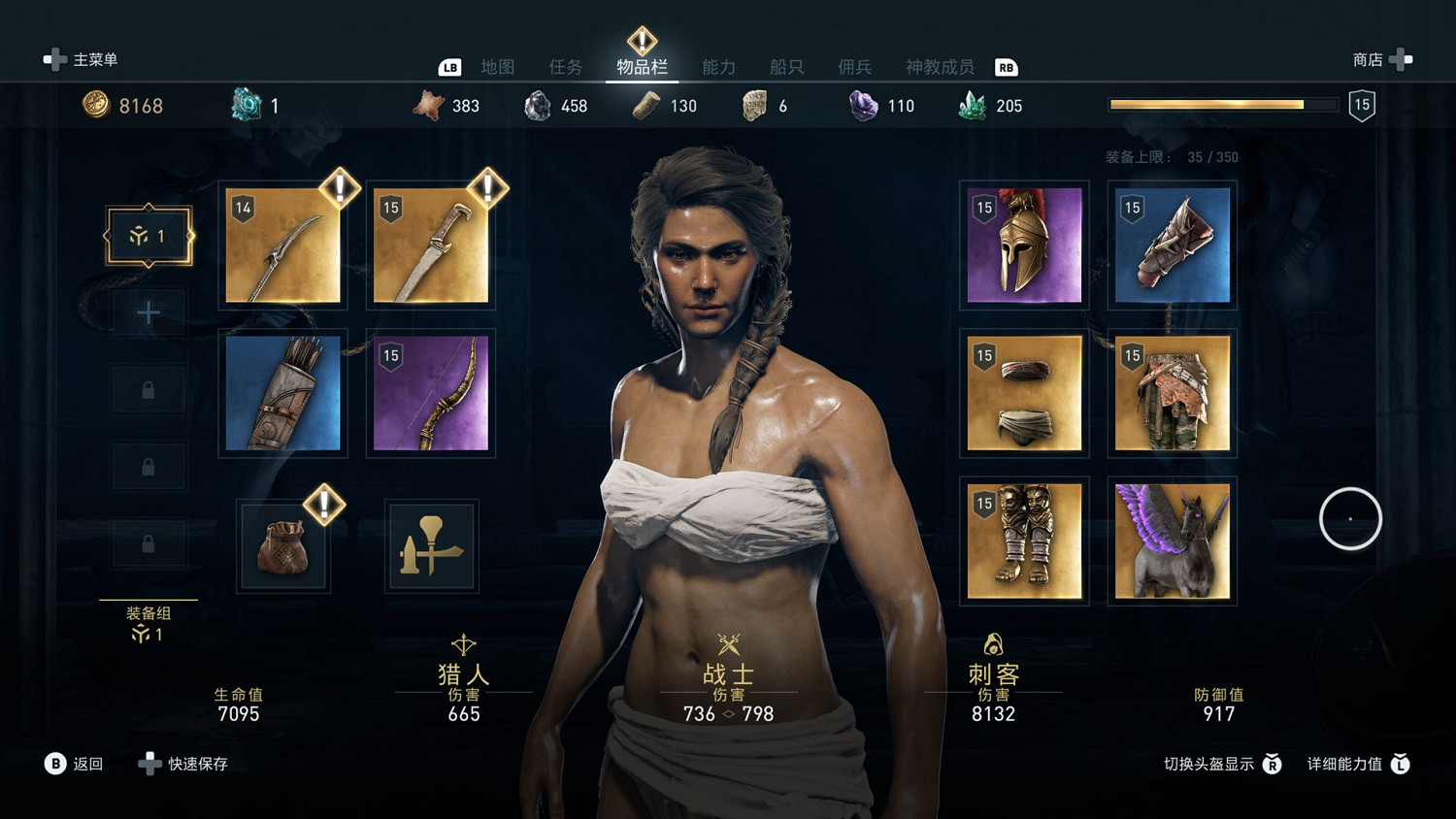
Task: Open the 任务 quests tab
Action: pyautogui.click(x=566, y=67)
